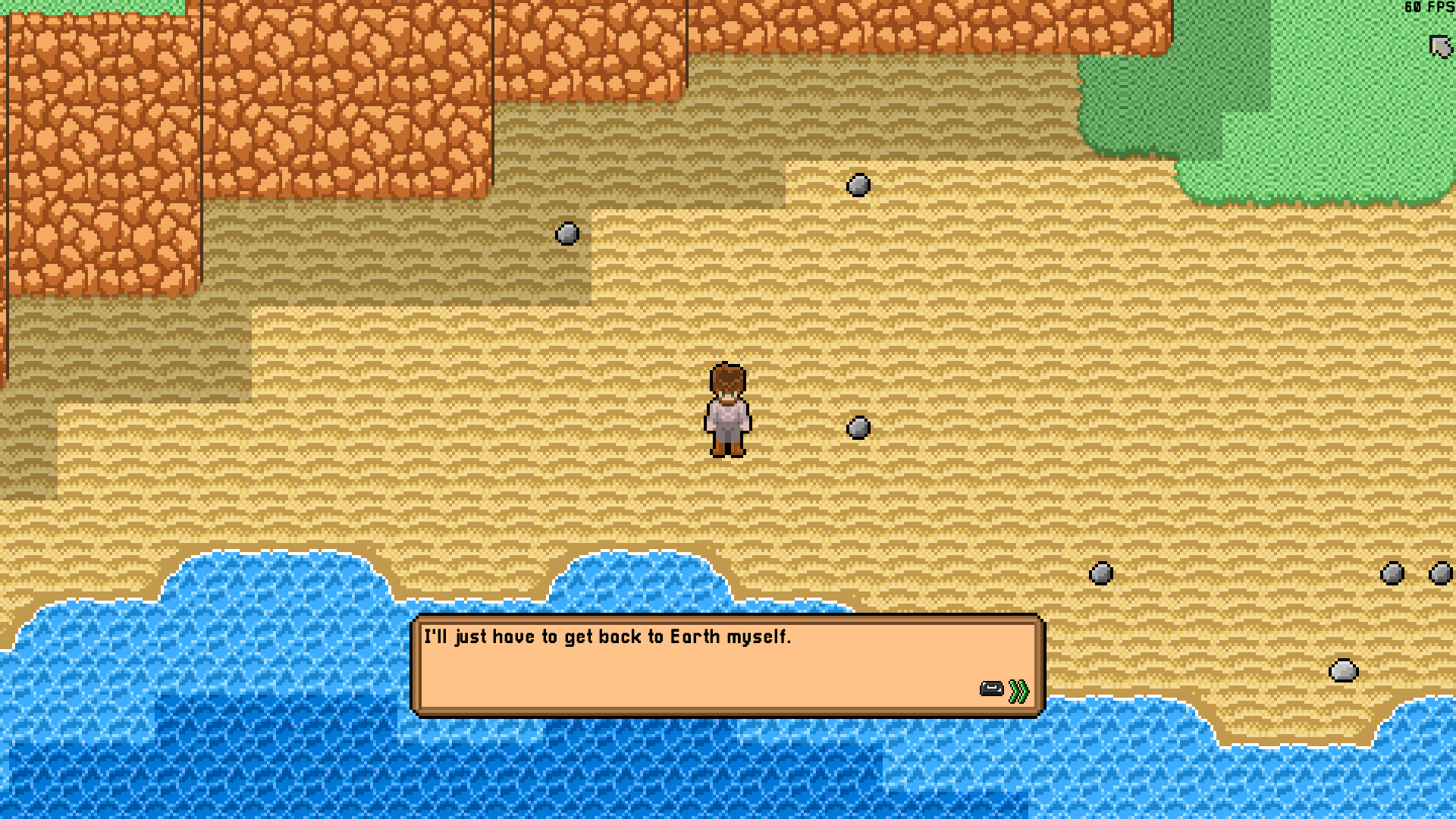This screenshot has width=1456, height=819.
Task: Click the rock beside the player character
Action: click(x=859, y=428)
